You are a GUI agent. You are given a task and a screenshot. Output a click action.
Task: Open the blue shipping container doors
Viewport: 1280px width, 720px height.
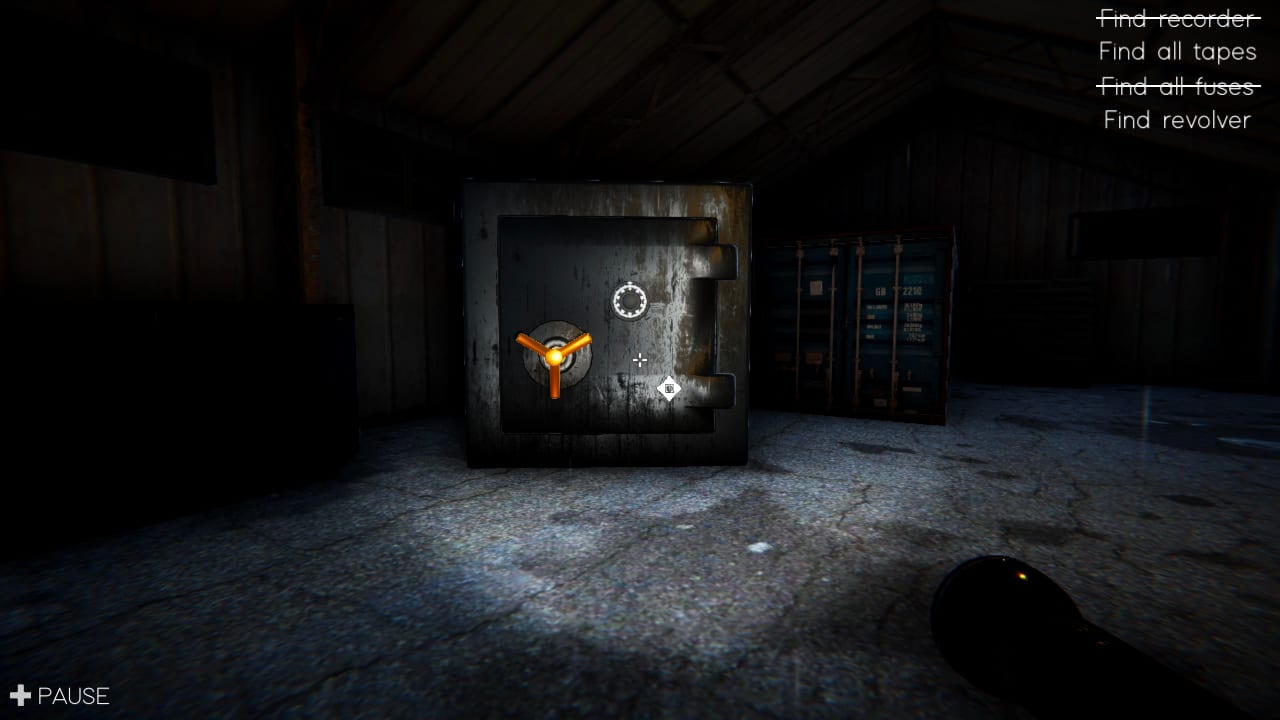click(x=860, y=320)
